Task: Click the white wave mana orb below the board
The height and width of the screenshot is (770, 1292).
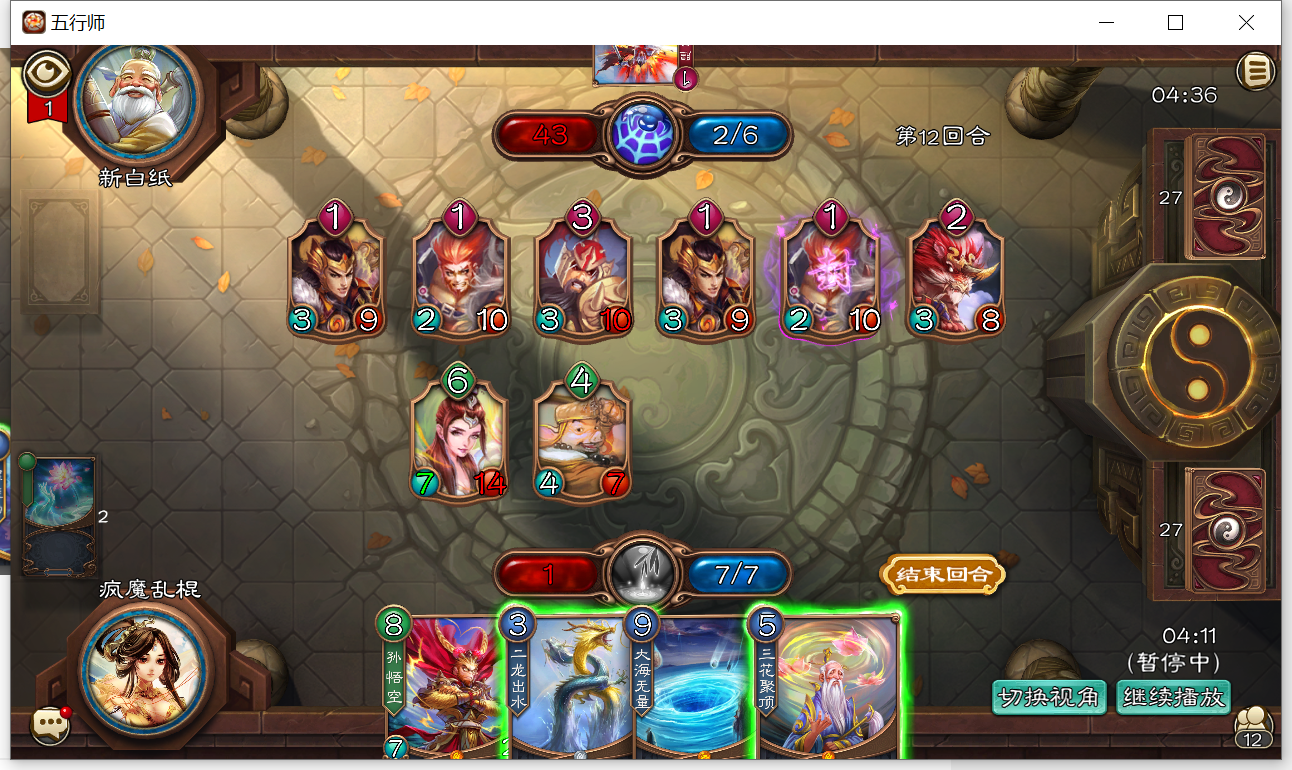Action: click(641, 574)
